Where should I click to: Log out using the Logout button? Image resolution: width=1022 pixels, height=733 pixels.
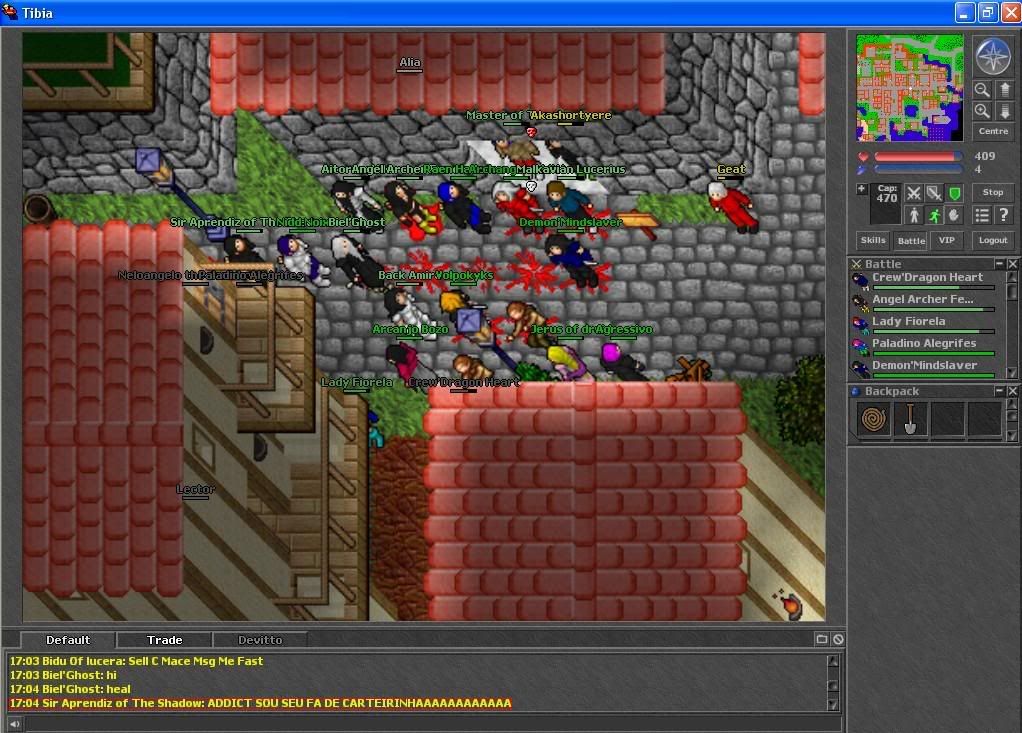click(993, 240)
